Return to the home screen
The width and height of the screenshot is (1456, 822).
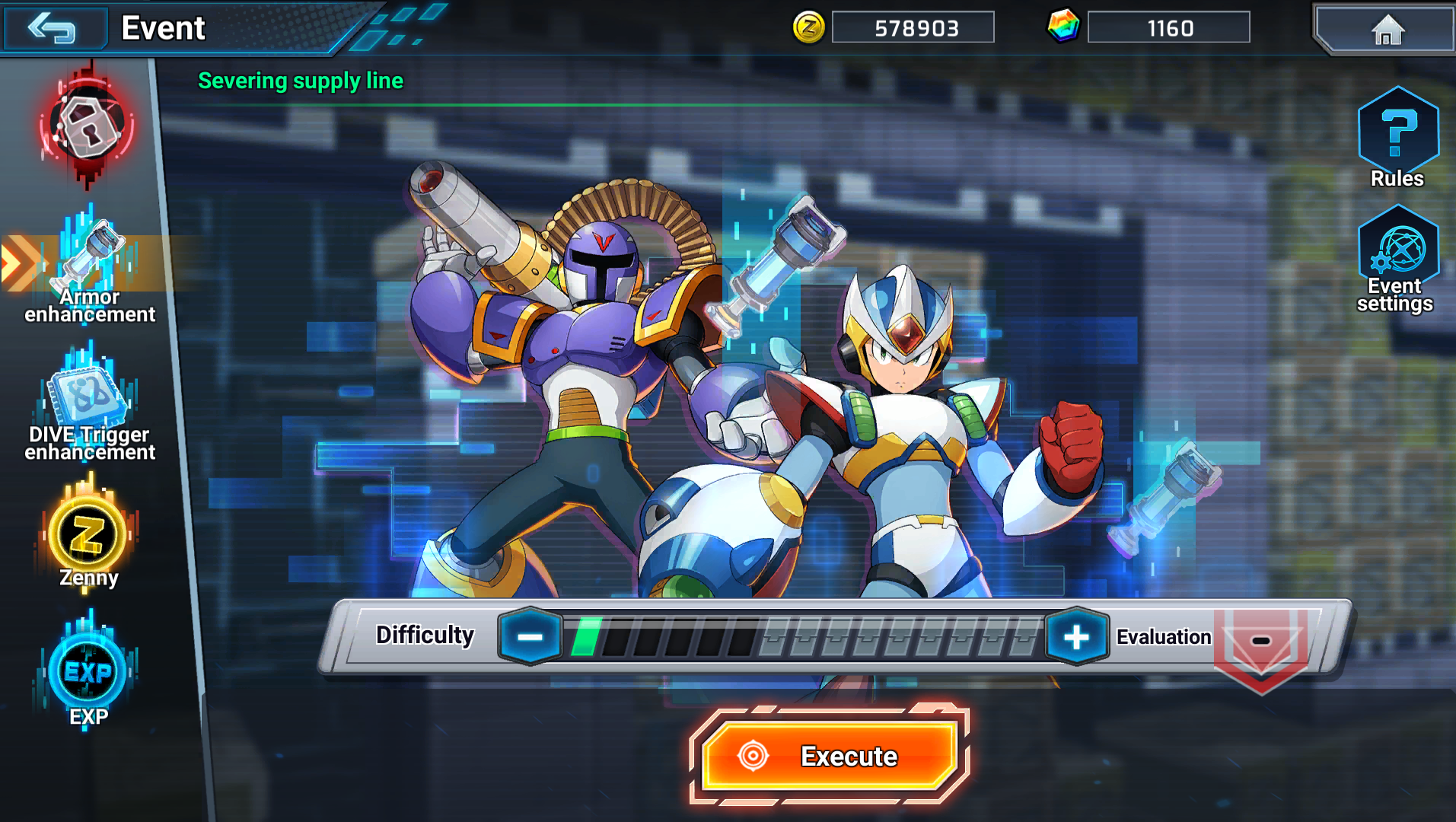[x=1387, y=30]
